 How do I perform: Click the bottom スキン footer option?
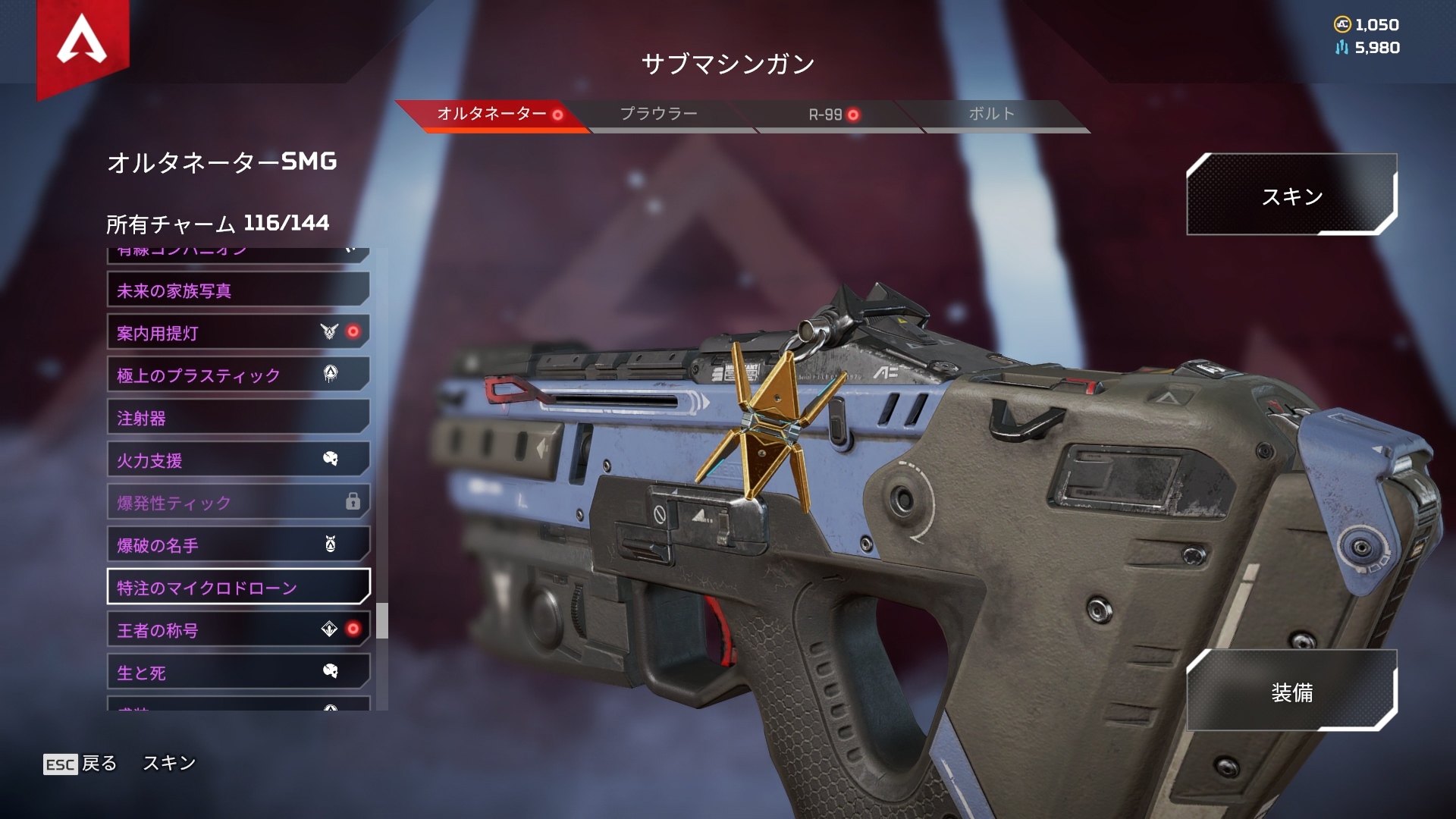pos(169,763)
